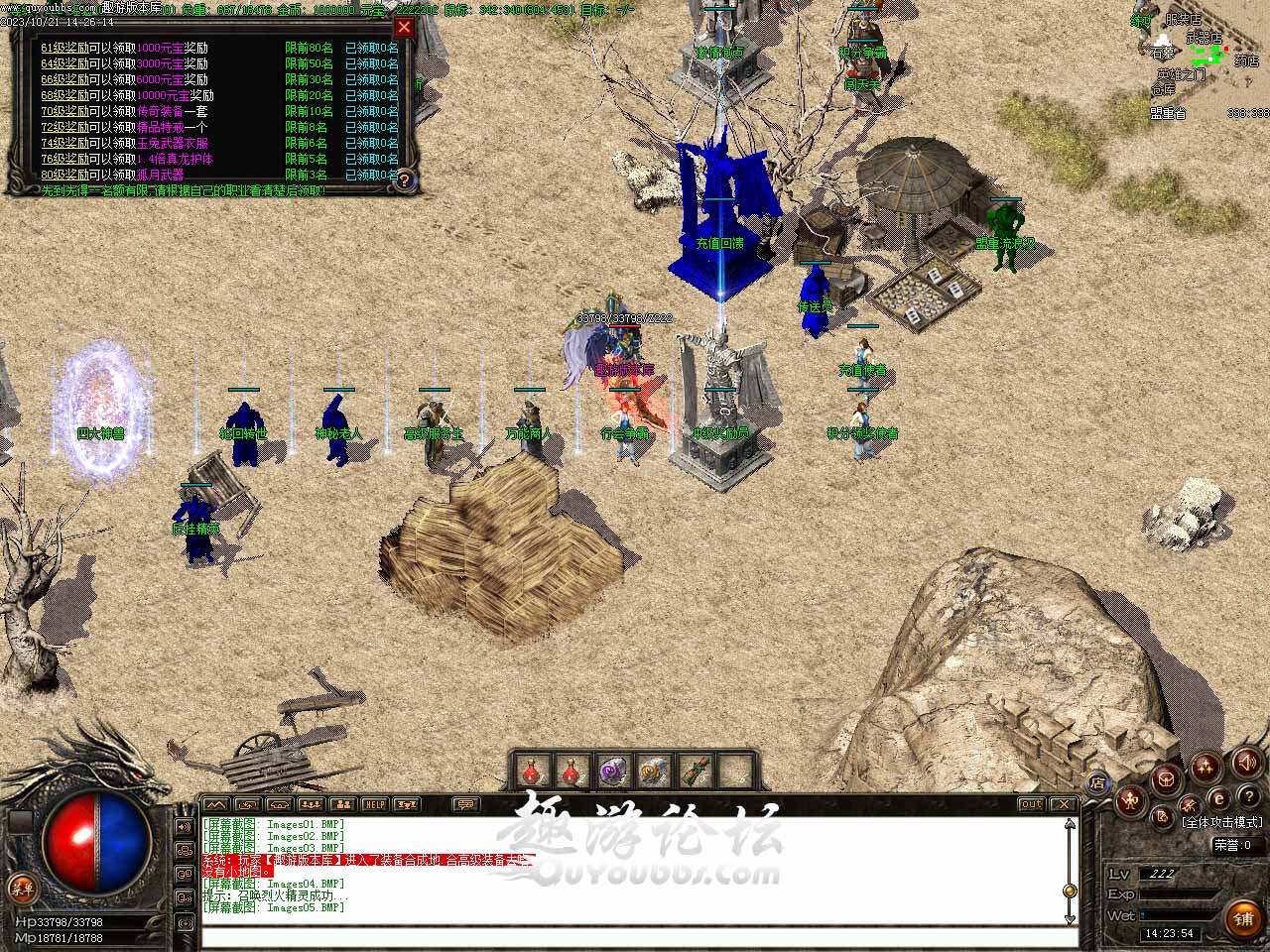Image resolution: width=1270 pixels, height=952 pixels.
Task: Click the out button on chat bar
Action: tap(1032, 804)
